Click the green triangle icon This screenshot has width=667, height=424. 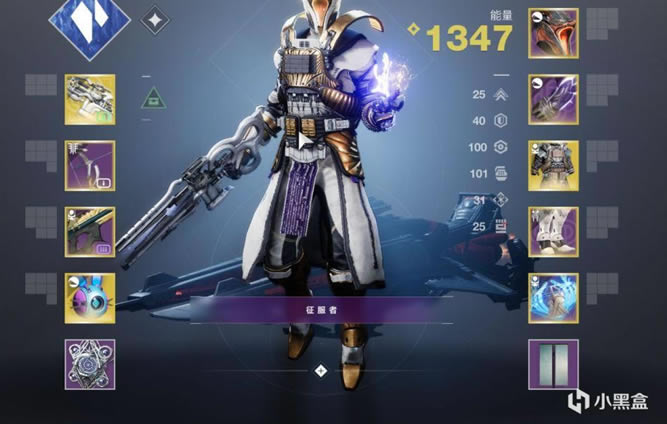pos(152,97)
